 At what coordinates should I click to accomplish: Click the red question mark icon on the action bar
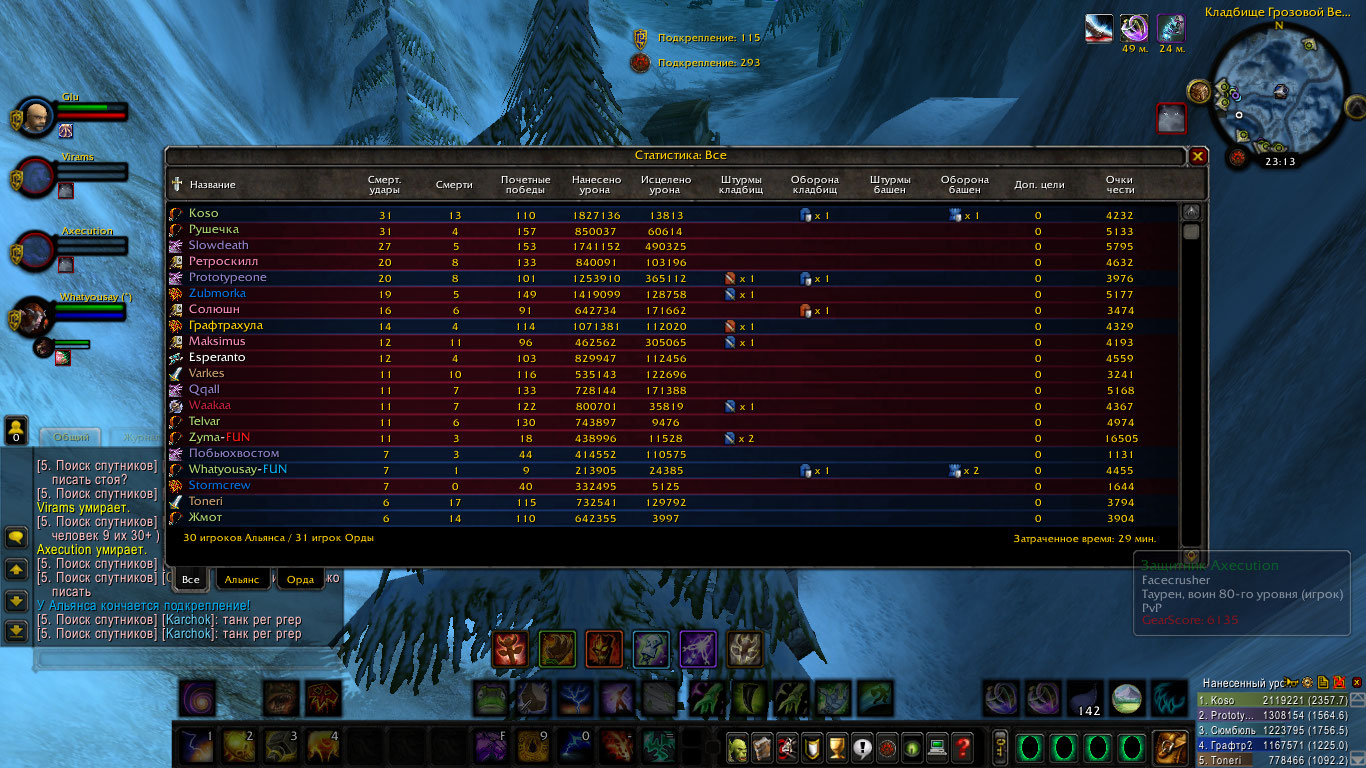point(962,748)
